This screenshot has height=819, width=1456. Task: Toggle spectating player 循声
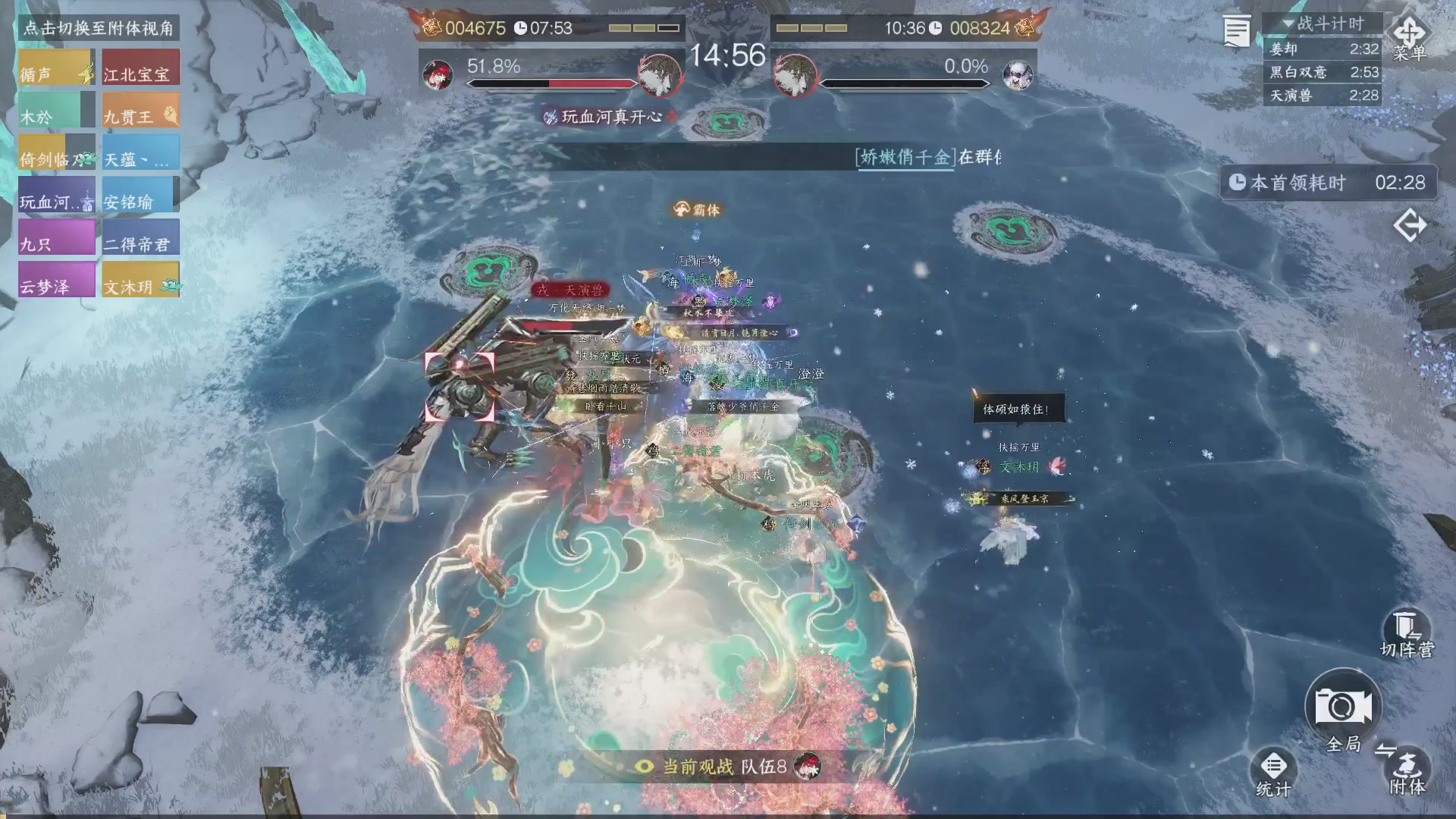pyautogui.click(x=54, y=67)
